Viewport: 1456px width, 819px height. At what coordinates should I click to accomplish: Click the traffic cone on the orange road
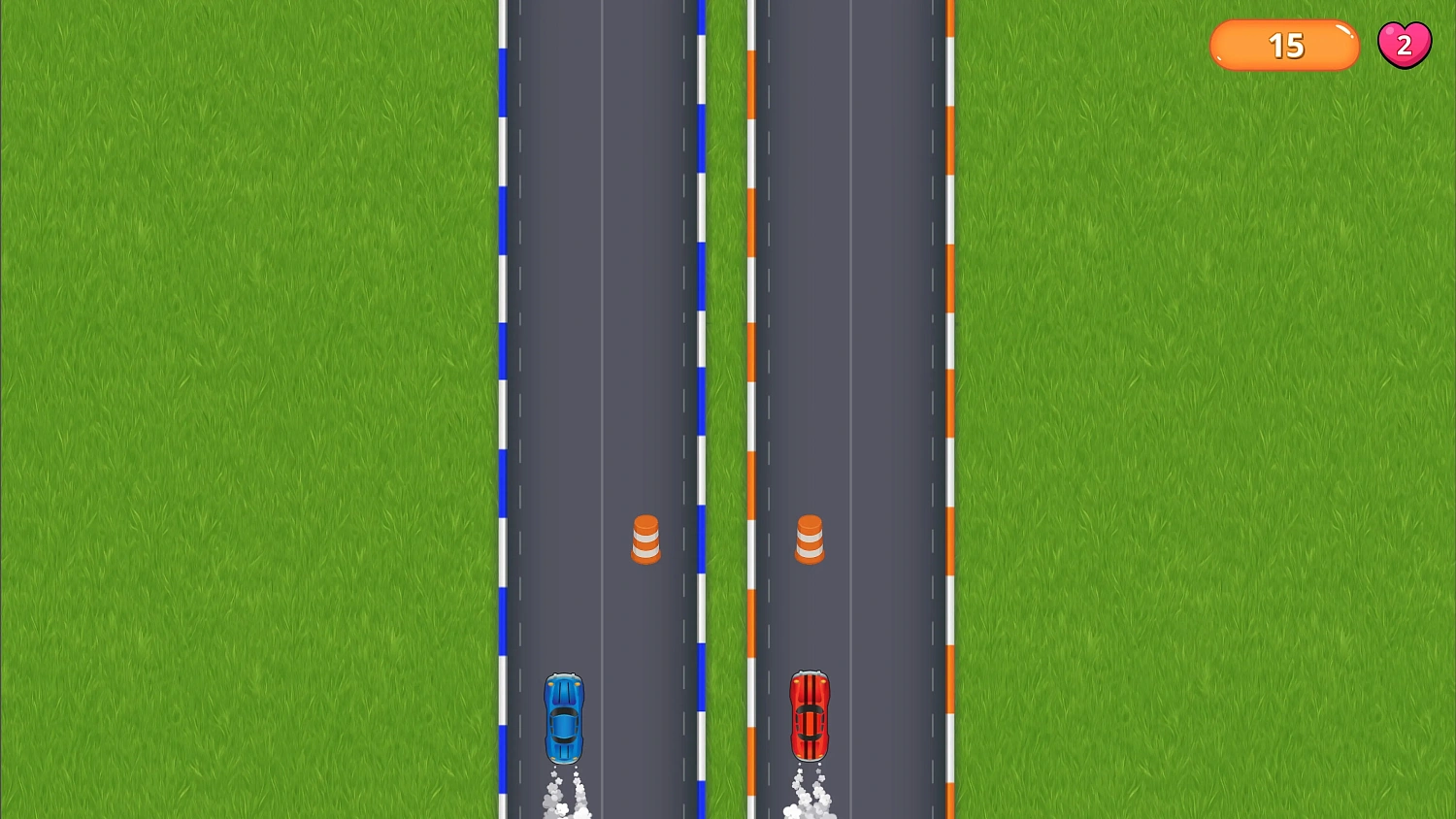tap(809, 540)
